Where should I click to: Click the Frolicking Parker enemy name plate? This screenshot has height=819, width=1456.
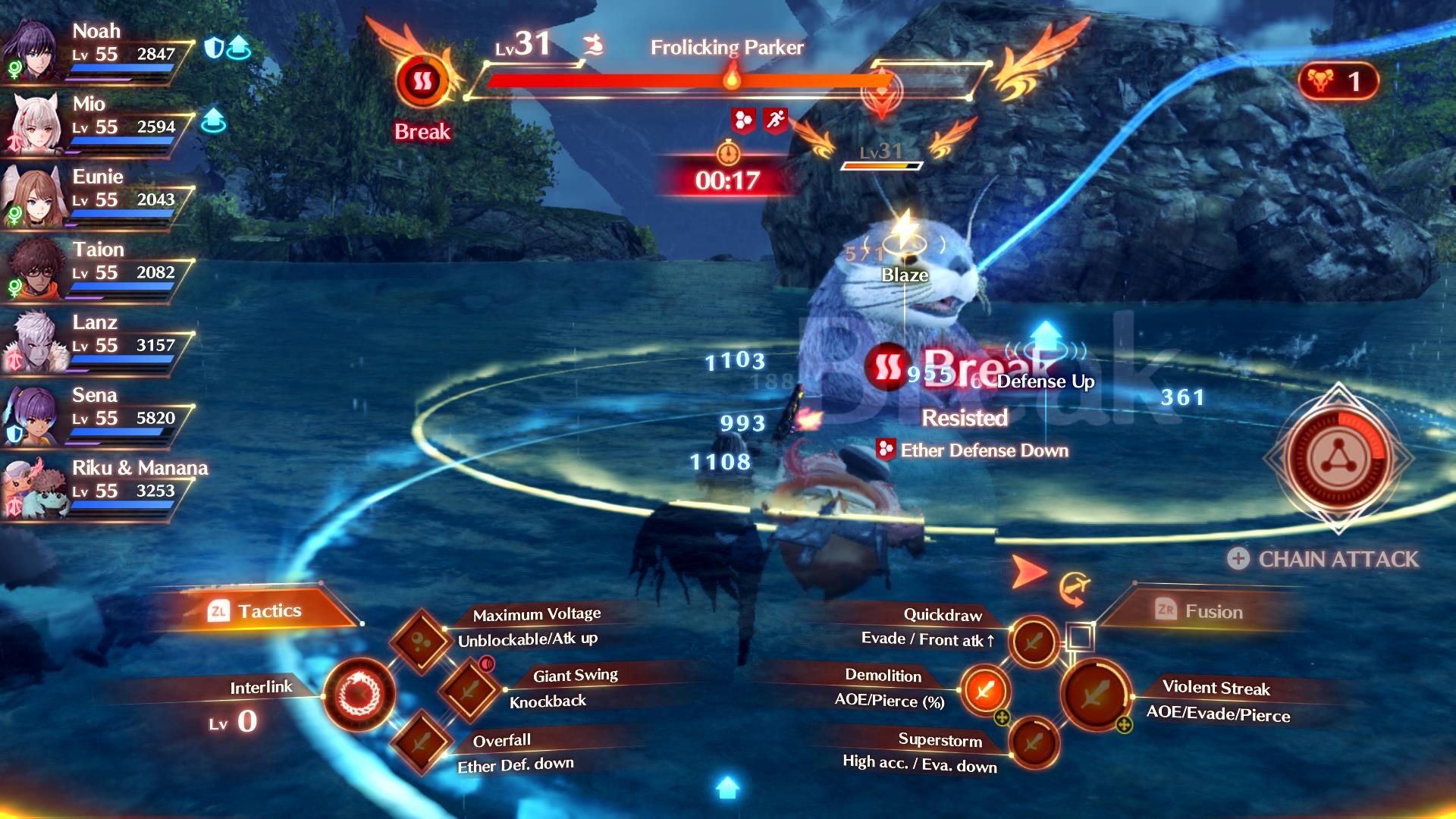tap(726, 47)
